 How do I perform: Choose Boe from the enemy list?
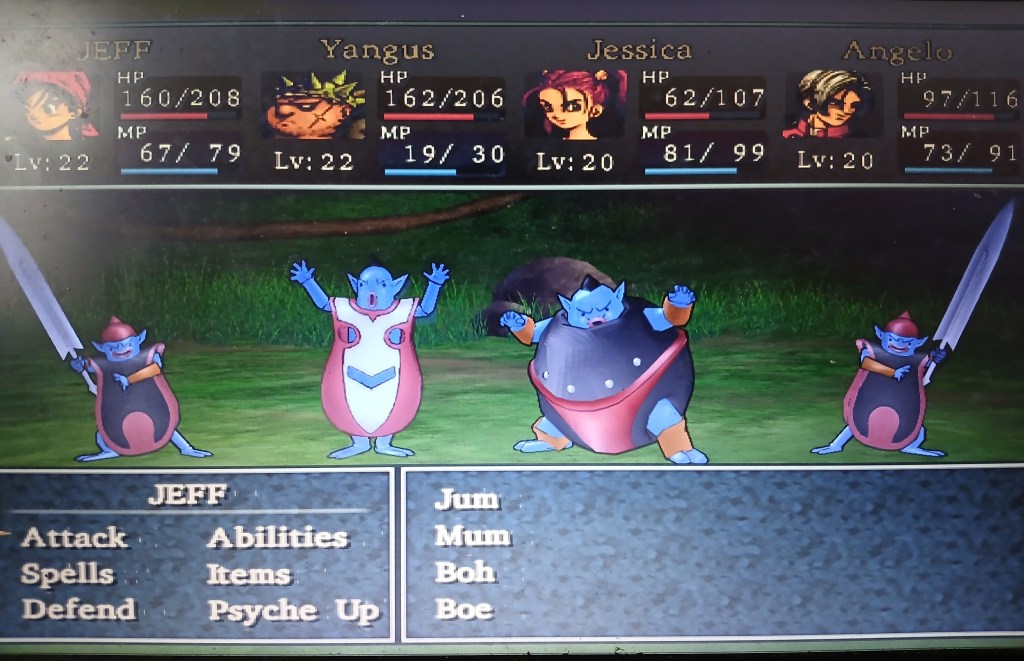pyautogui.click(x=464, y=609)
